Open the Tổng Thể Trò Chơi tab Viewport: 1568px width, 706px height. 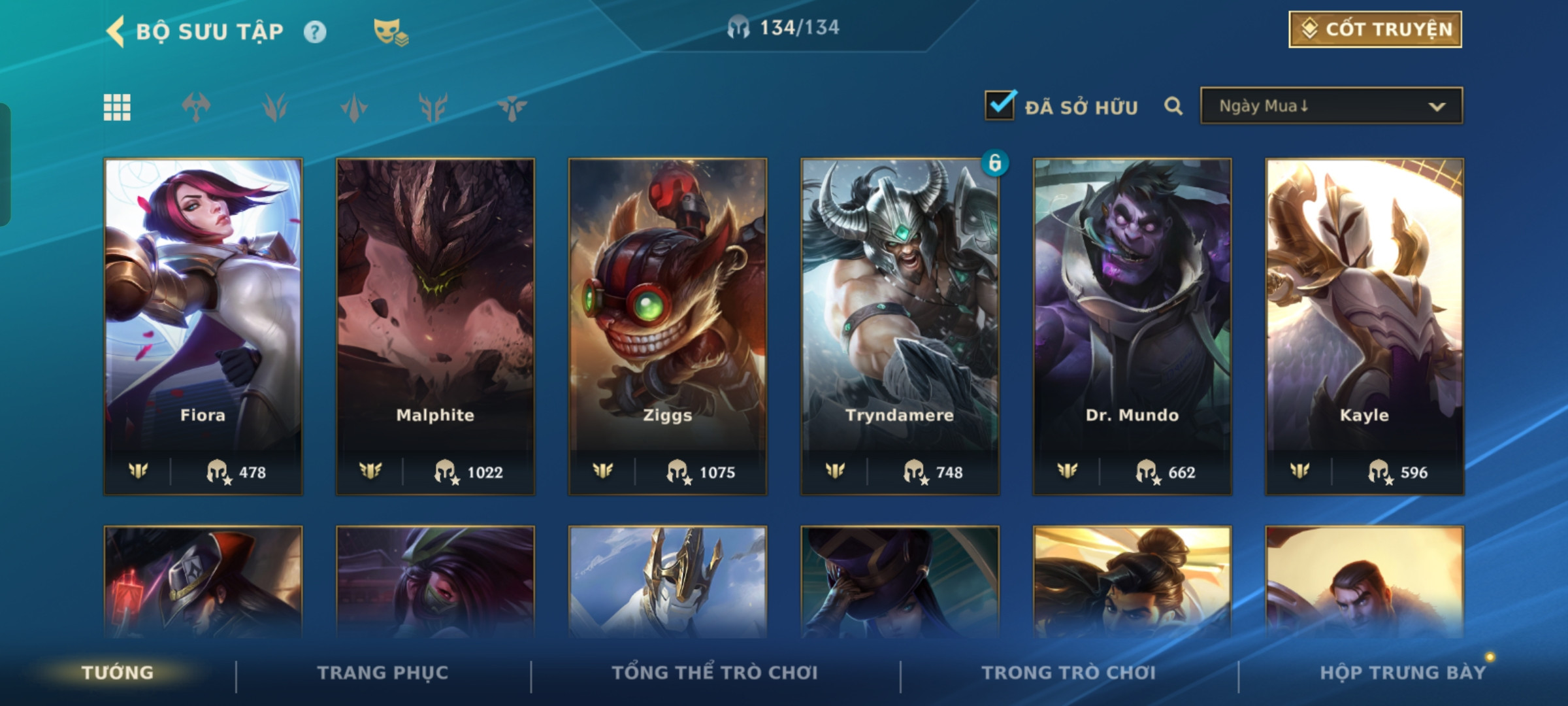click(x=715, y=673)
